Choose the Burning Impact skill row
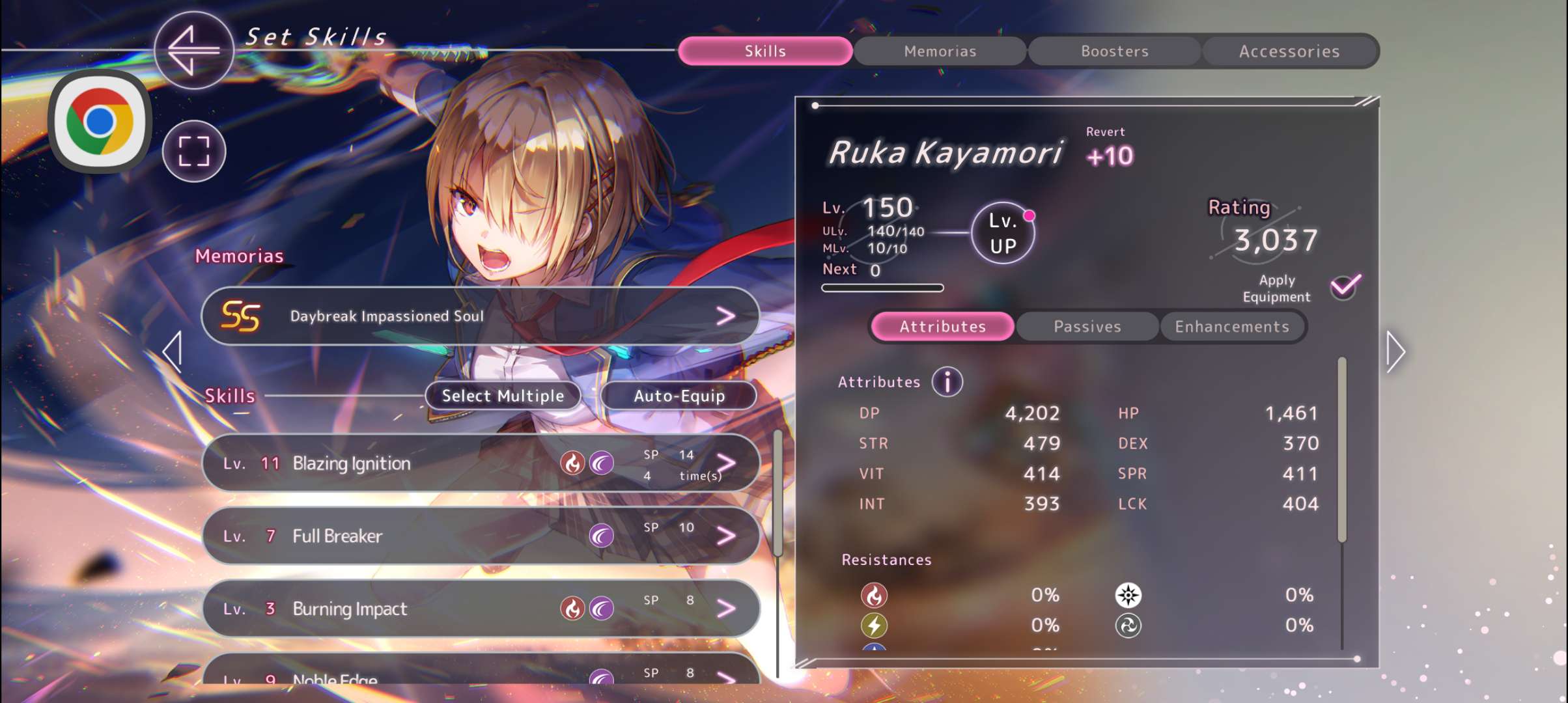The width and height of the screenshot is (1568, 703). click(481, 609)
